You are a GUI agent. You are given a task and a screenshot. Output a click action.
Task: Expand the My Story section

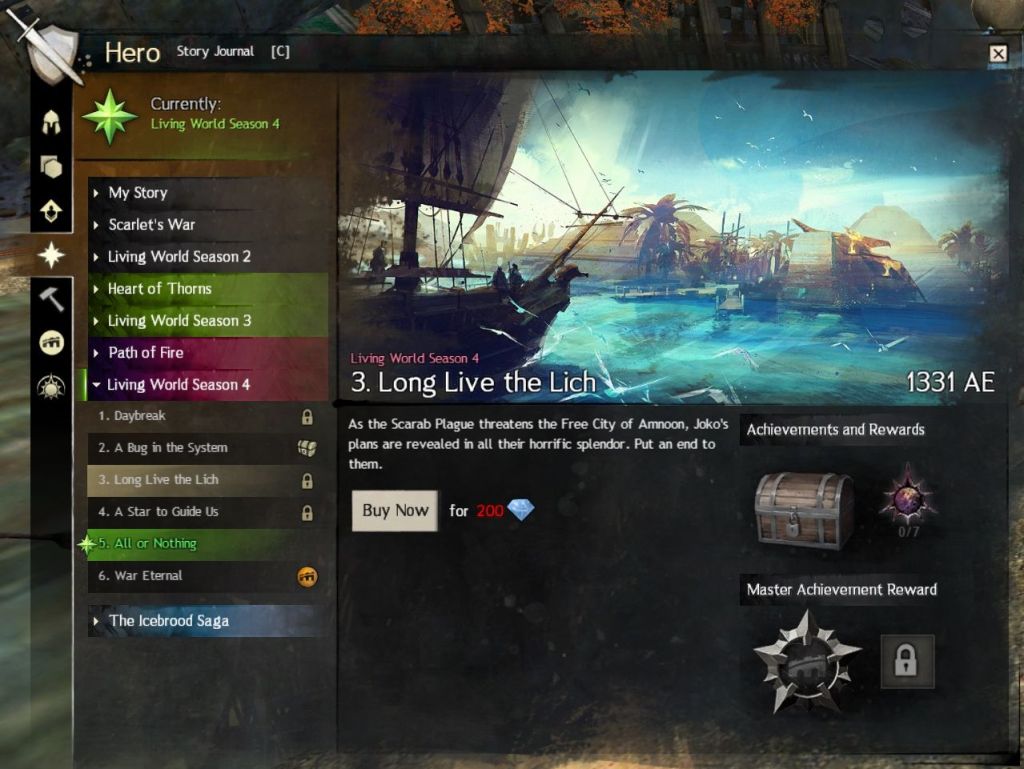click(138, 193)
